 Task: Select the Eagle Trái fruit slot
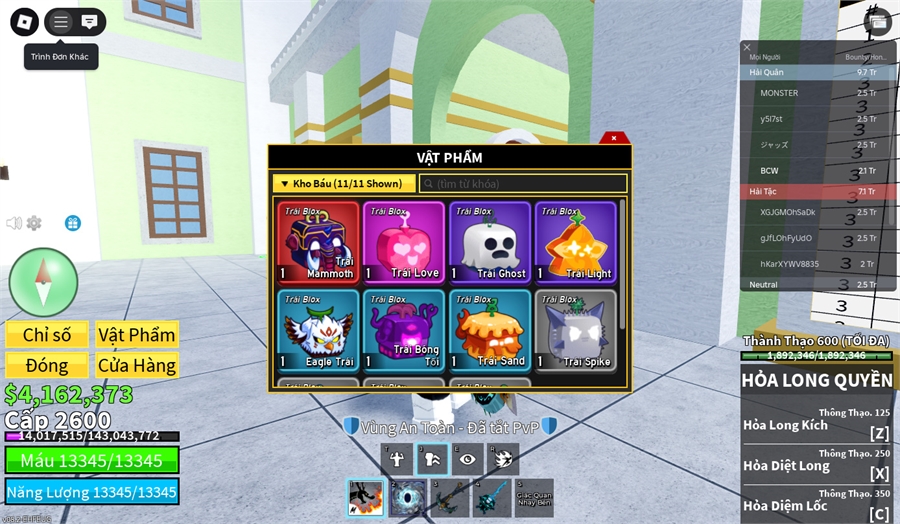click(318, 330)
